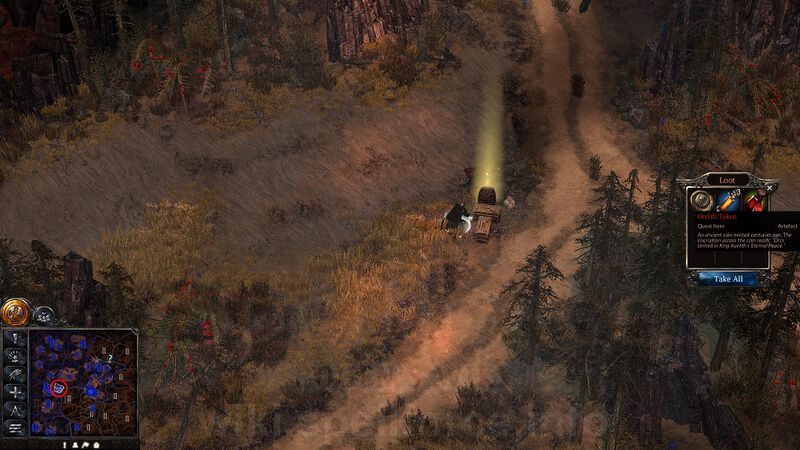Click the small grey party group button
This screenshot has height=450, width=800.
[x=43, y=314]
